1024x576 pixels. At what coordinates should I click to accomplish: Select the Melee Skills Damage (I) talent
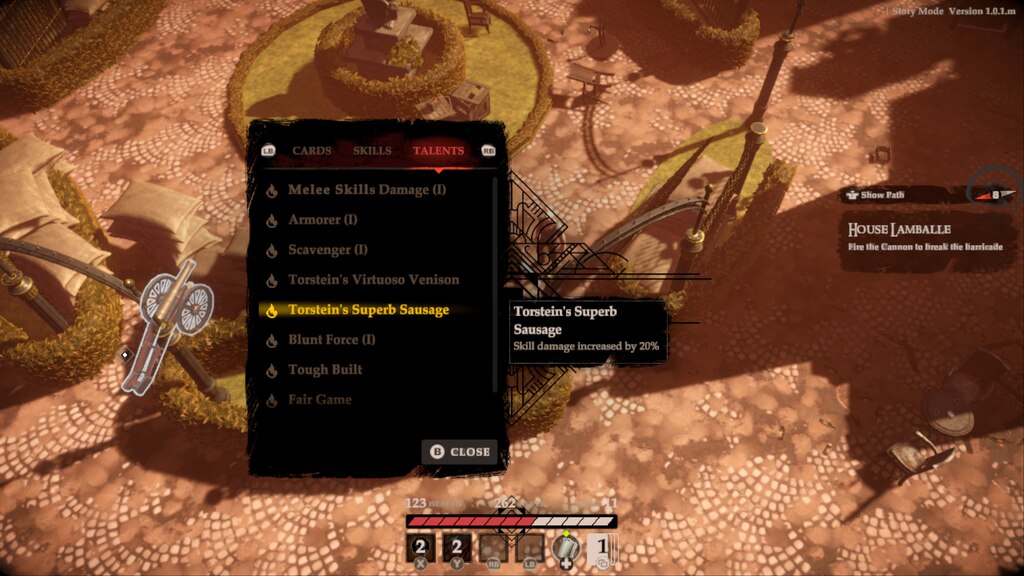click(367, 190)
